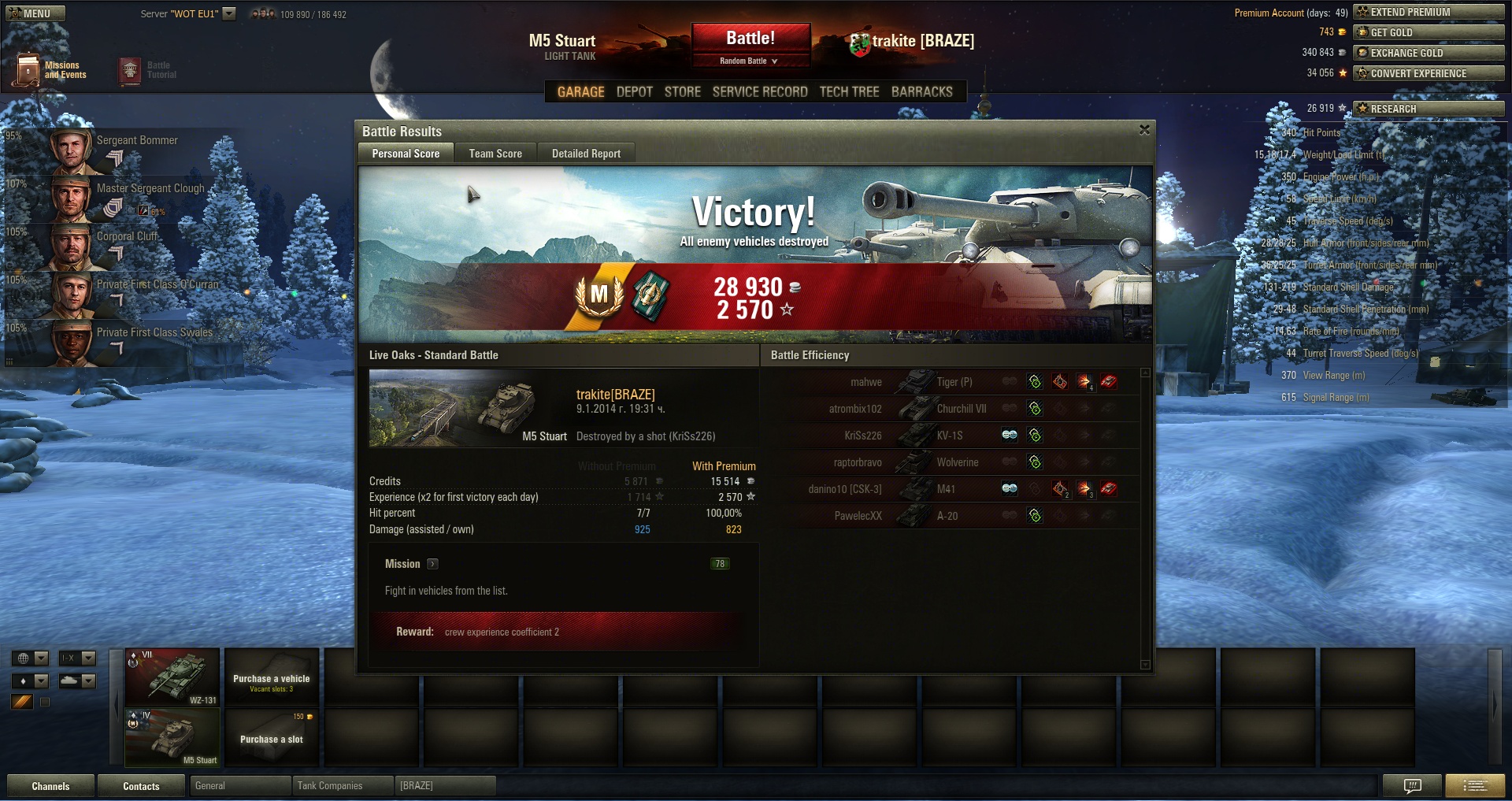Open the Detailed Report tab
Screen dimensions: 1512x801
(x=586, y=154)
